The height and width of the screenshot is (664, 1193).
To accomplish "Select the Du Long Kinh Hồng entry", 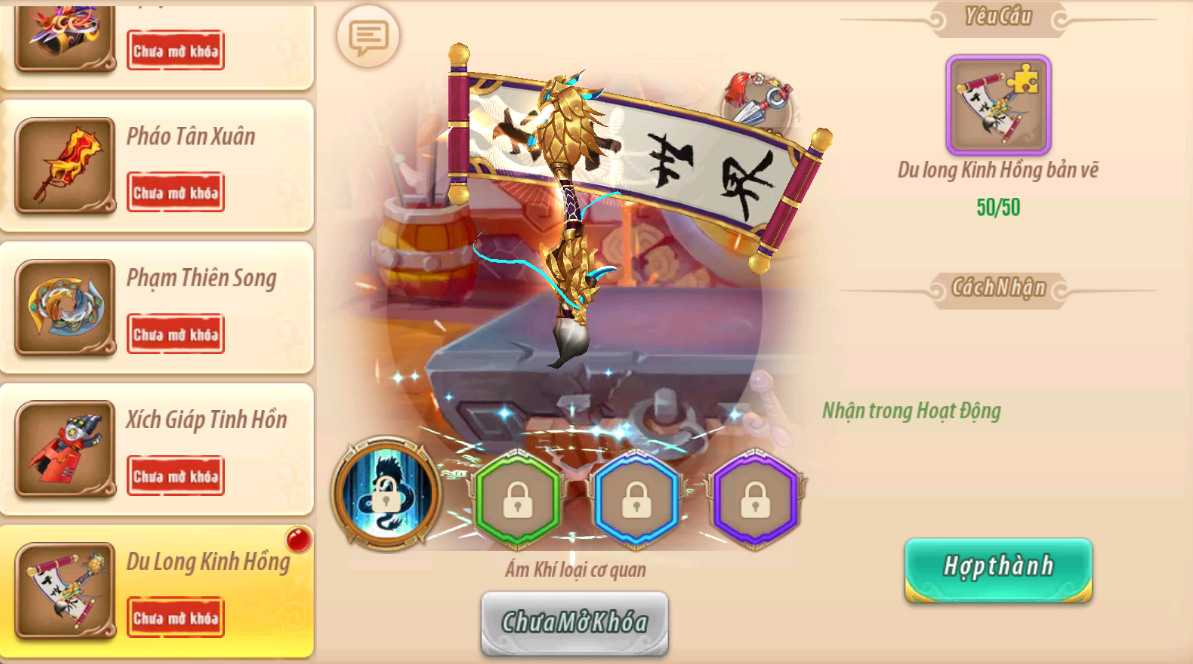I will [x=207, y=562].
